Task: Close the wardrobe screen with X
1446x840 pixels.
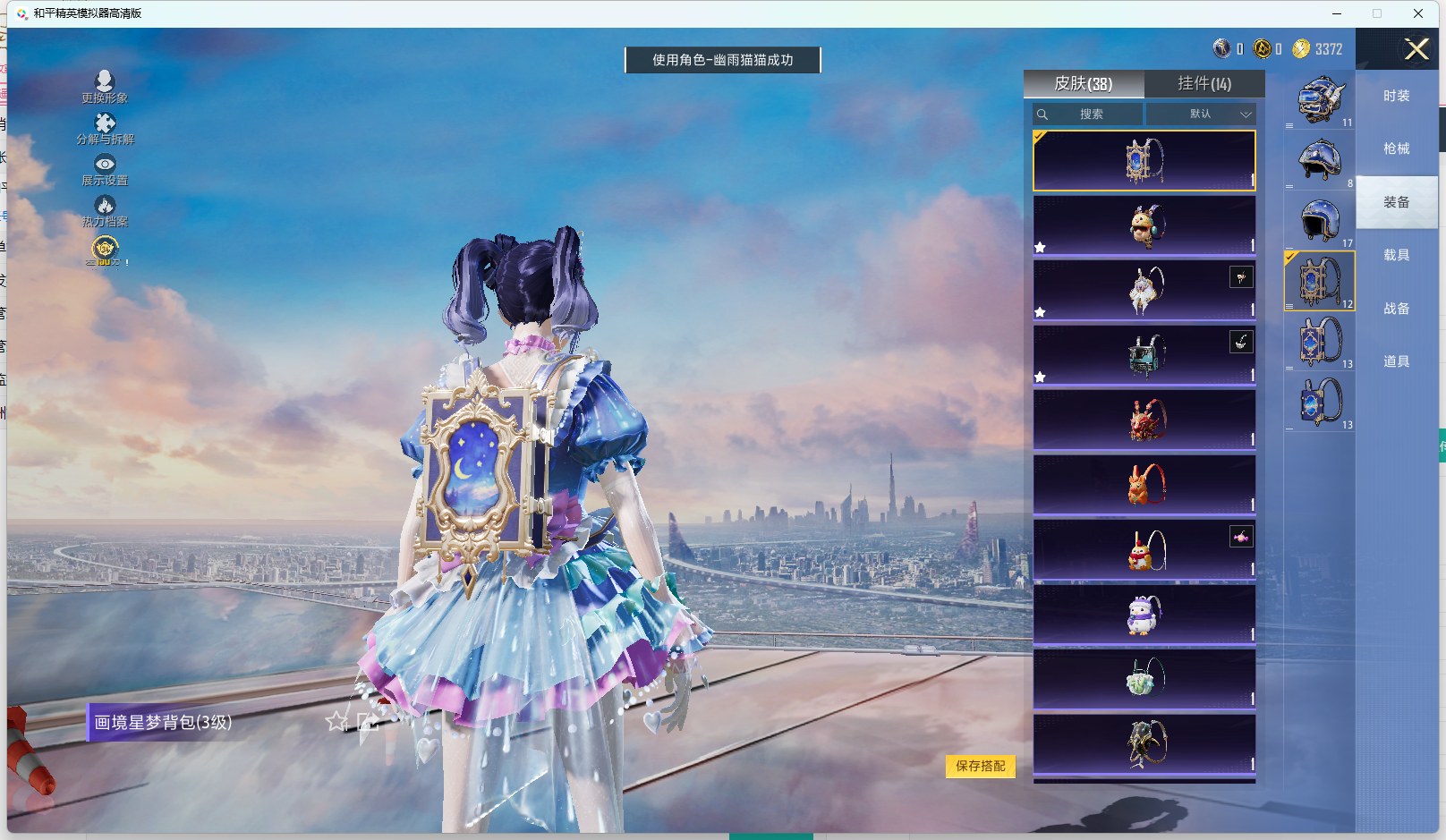Action: (x=1416, y=49)
